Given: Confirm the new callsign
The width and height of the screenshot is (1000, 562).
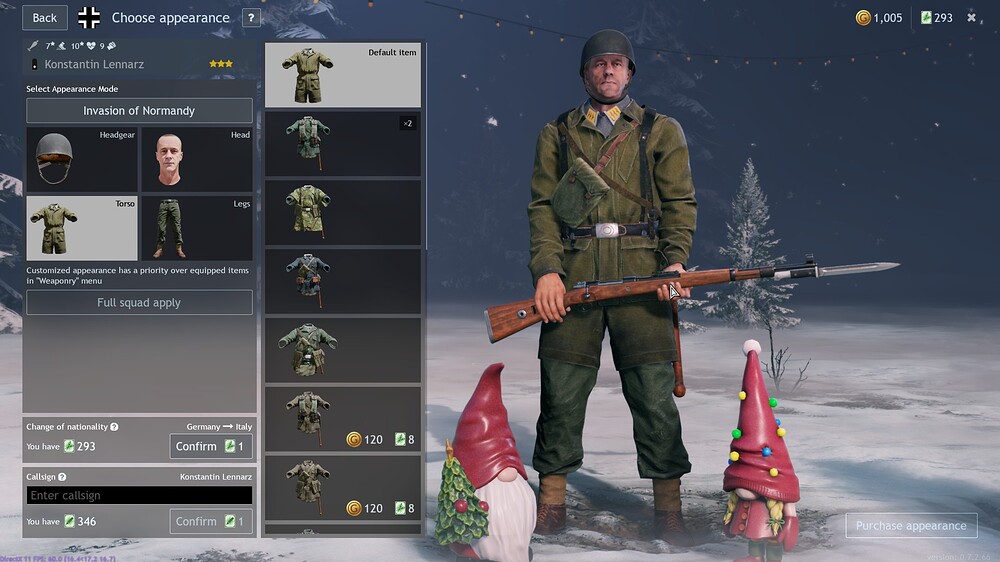Looking at the screenshot, I should pyautogui.click(x=211, y=521).
